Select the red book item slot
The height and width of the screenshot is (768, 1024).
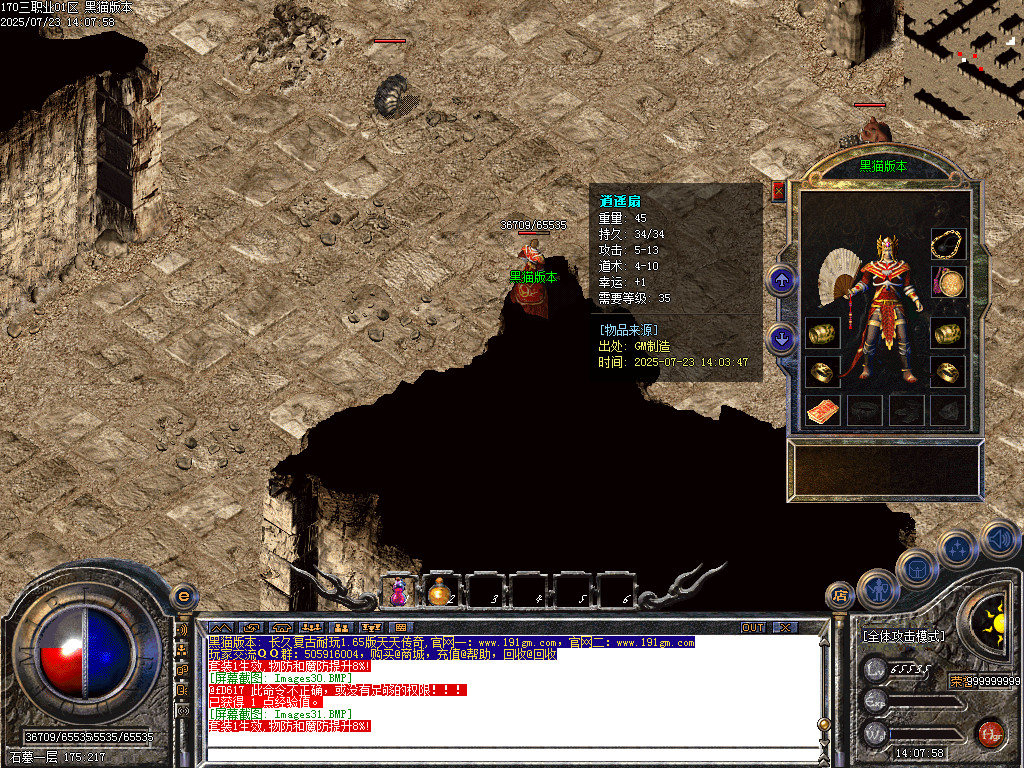click(x=822, y=409)
